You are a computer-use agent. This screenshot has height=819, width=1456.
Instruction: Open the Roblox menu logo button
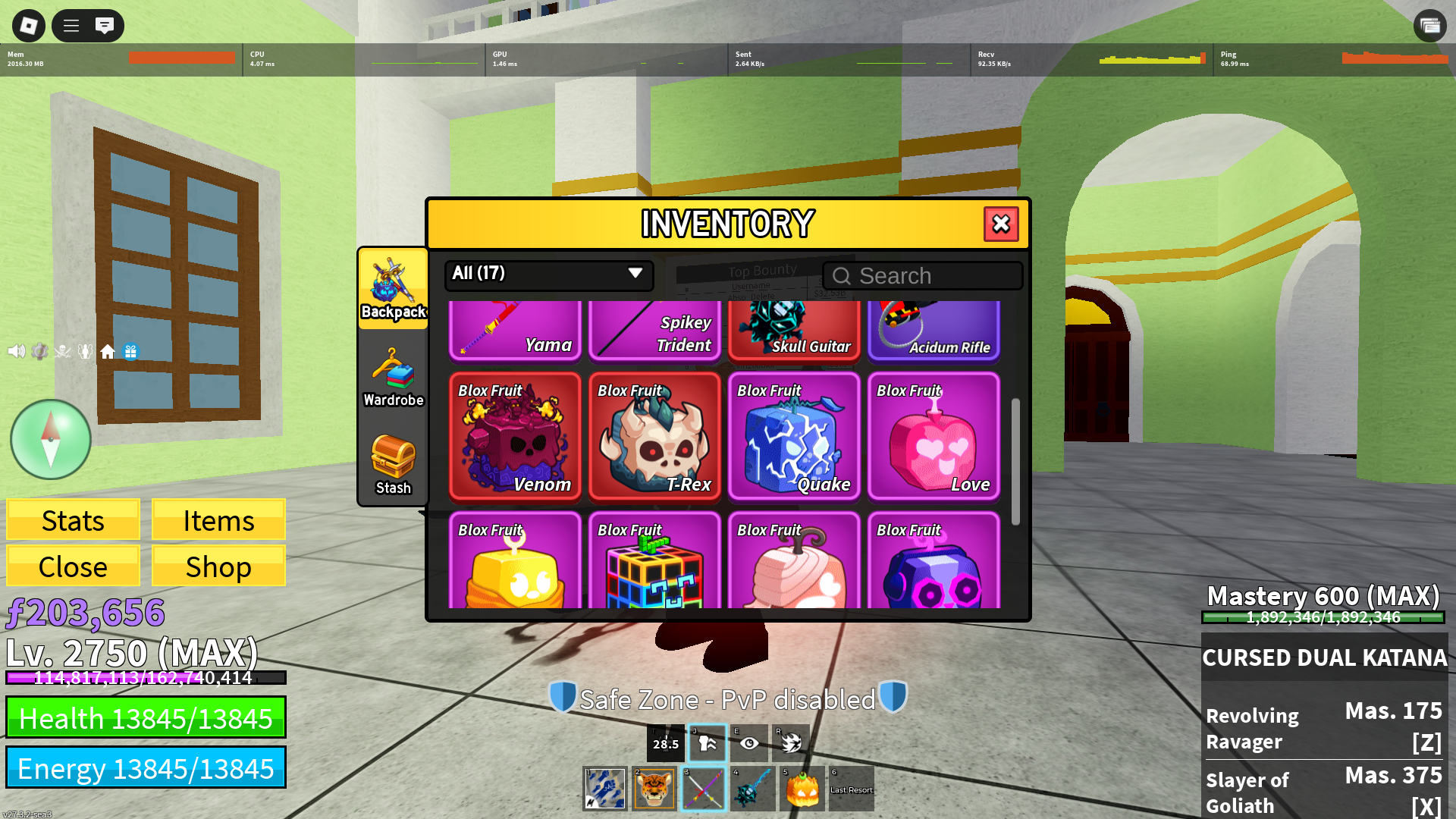29,26
